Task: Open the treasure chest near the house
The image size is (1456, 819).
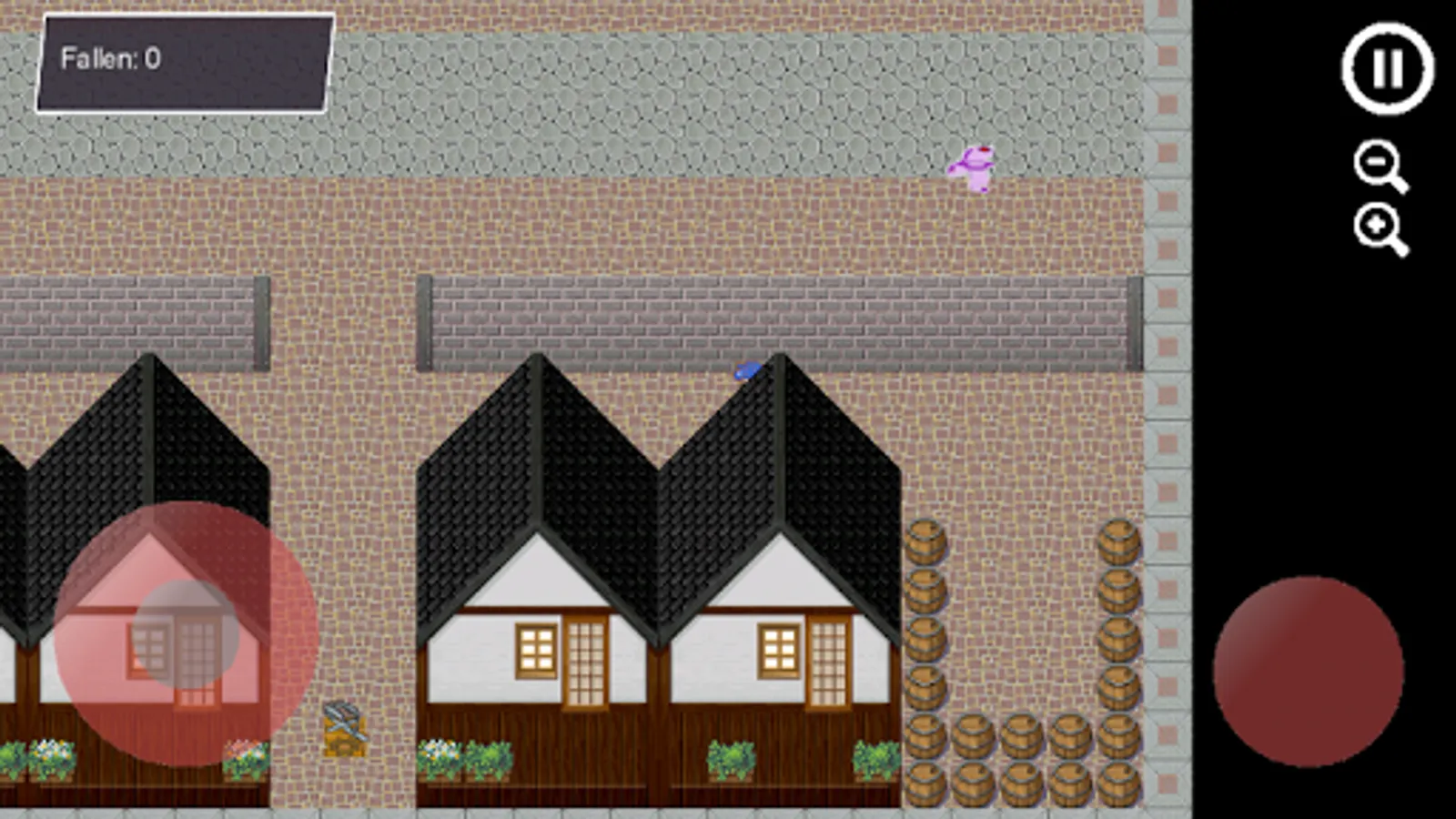Action: [x=344, y=728]
